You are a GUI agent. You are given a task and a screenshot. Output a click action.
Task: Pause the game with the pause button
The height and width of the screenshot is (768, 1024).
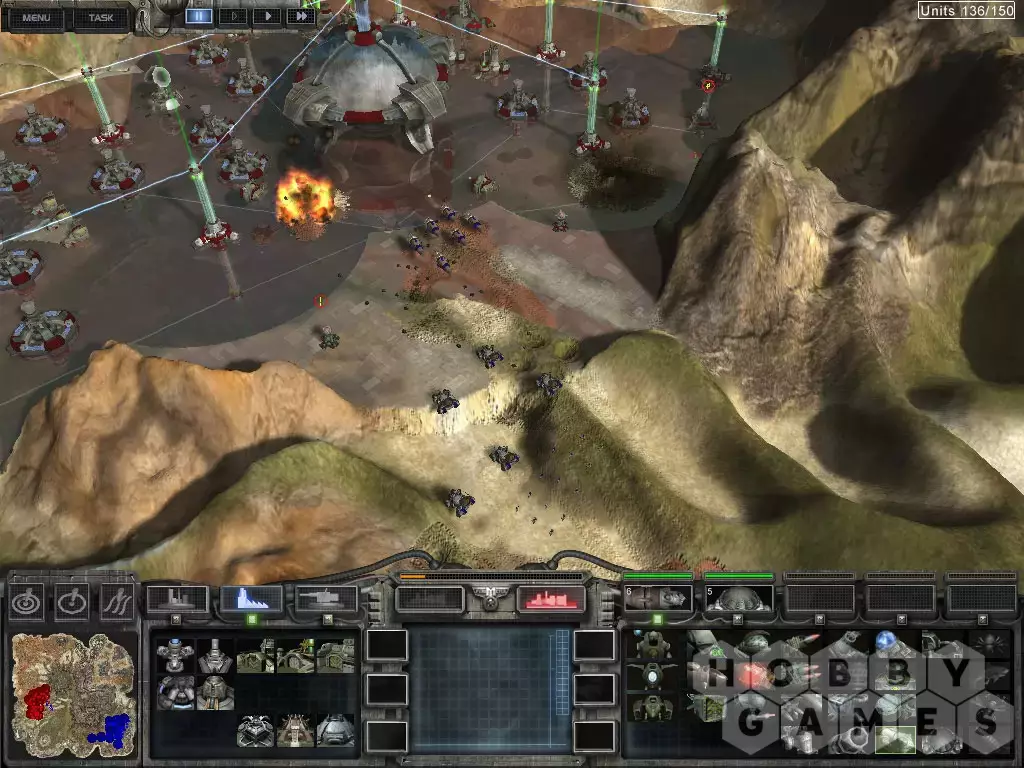pos(199,16)
